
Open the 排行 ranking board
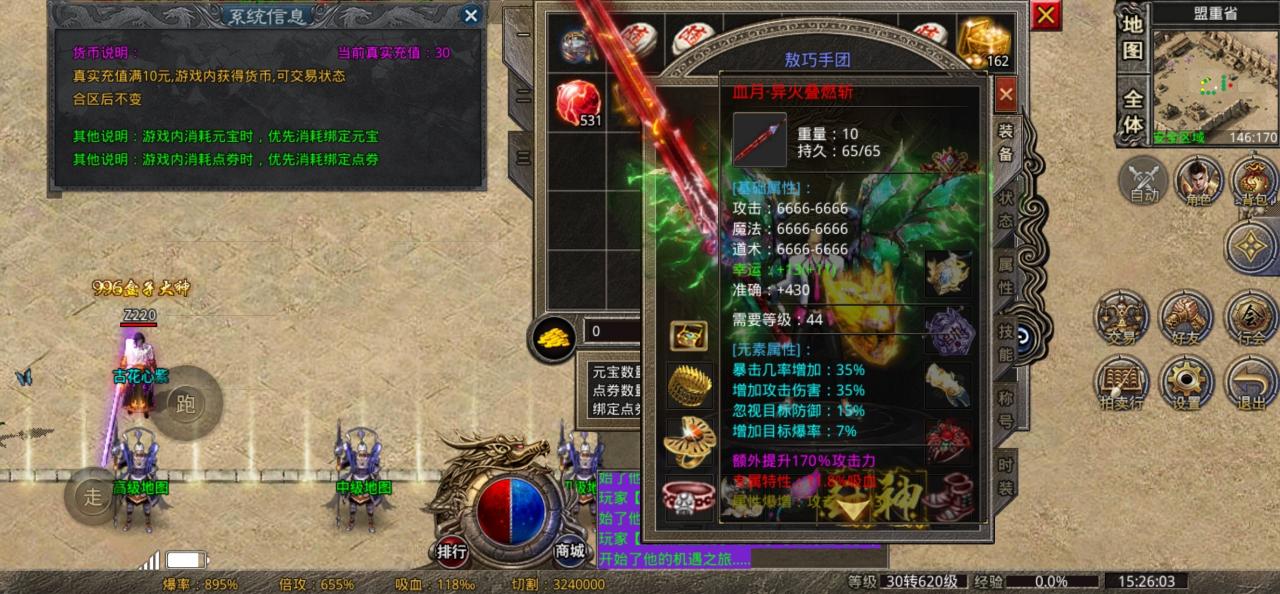pyautogui.click(x=452, y=549)
